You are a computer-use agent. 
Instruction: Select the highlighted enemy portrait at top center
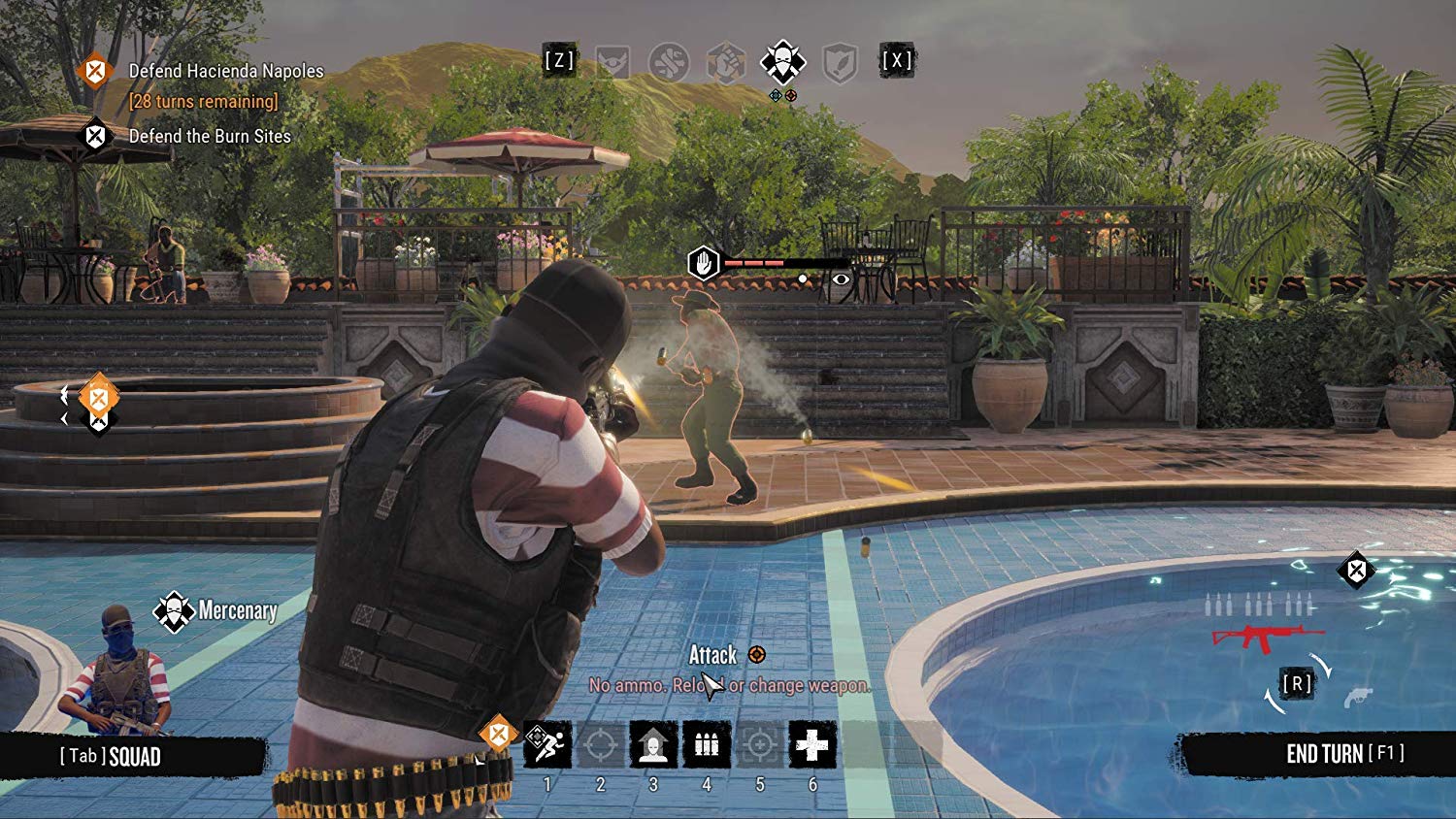782,62
